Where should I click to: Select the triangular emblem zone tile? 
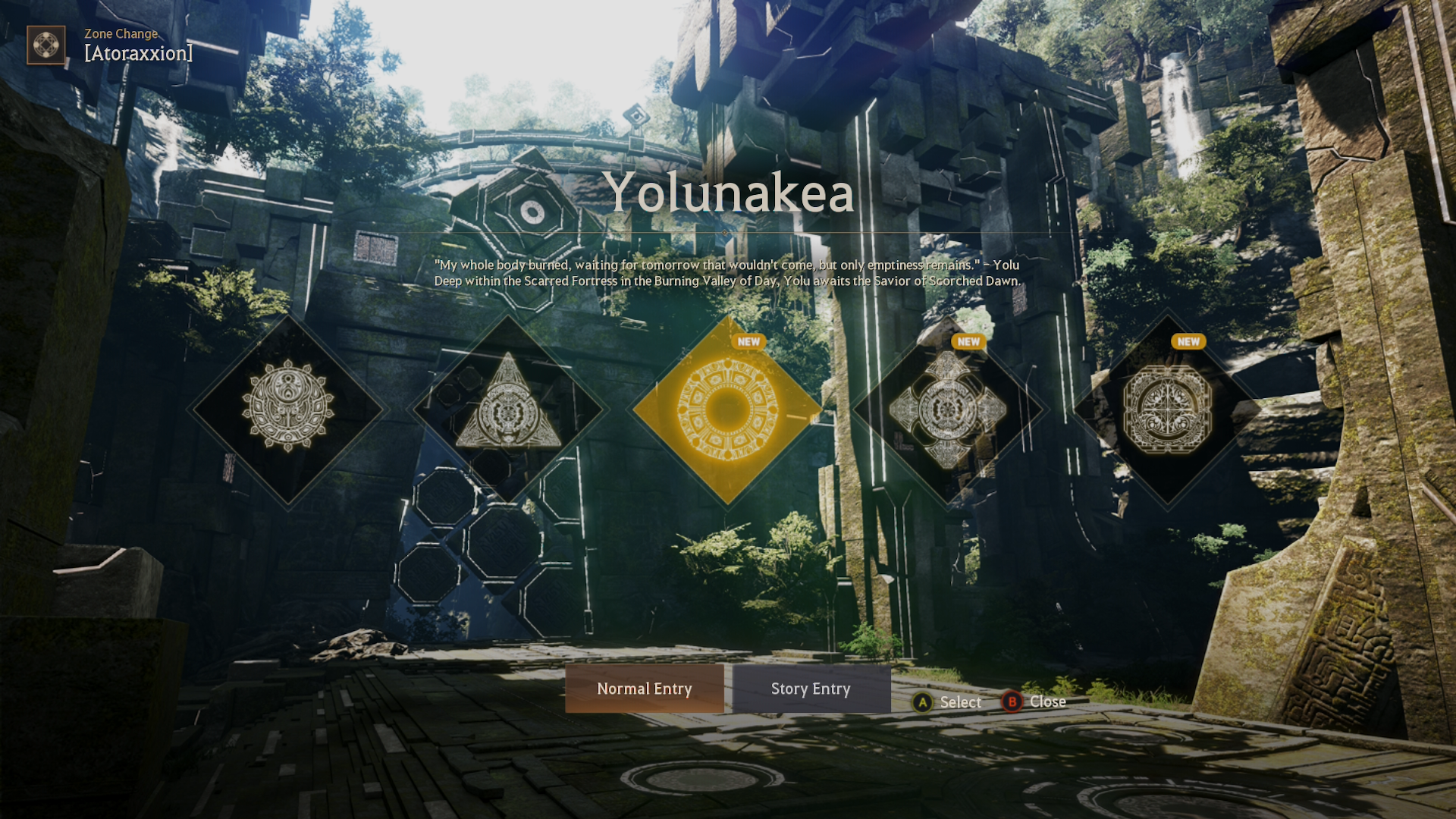tap(508, 409)
